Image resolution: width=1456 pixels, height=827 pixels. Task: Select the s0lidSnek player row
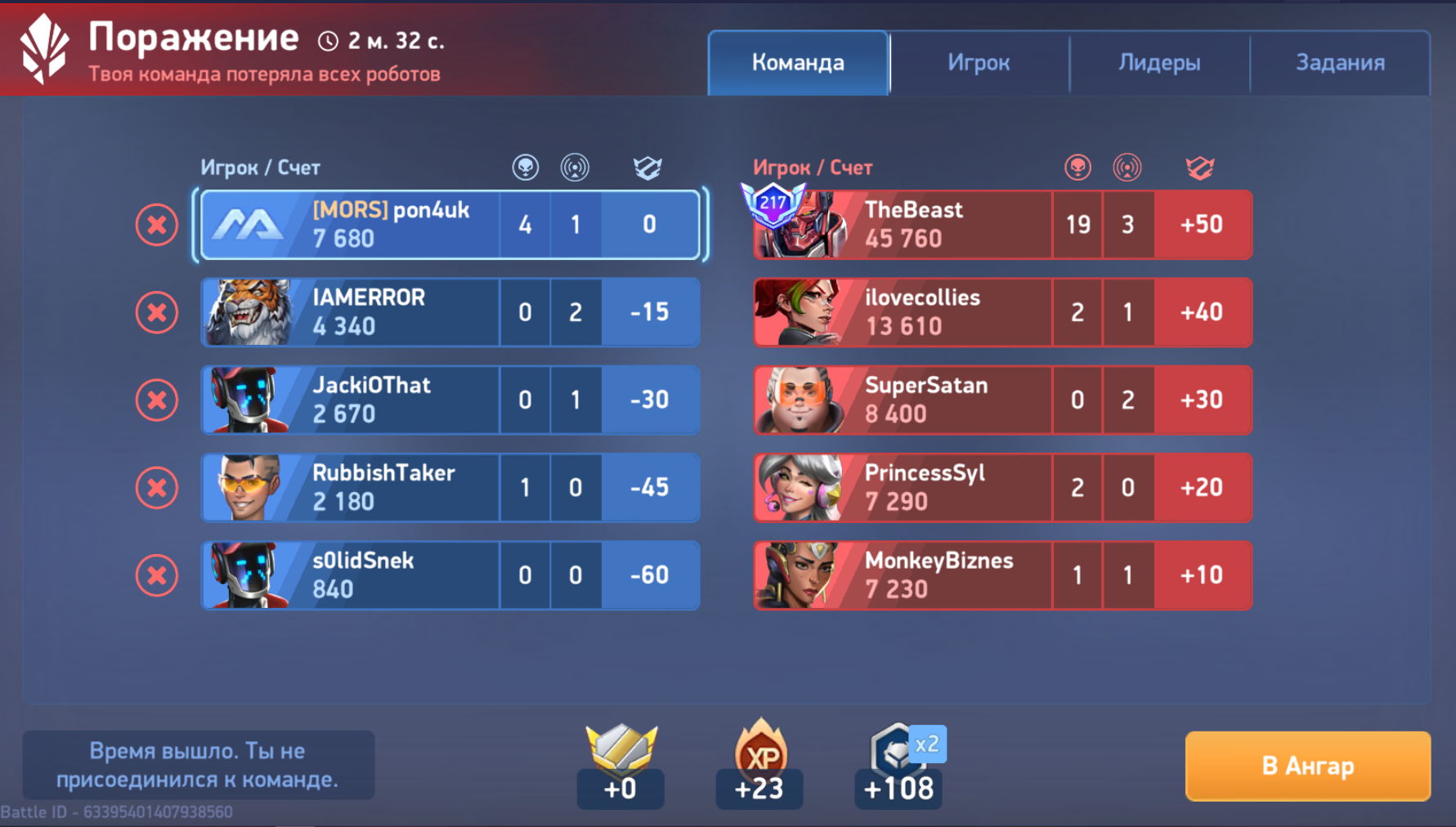(450, 575)
